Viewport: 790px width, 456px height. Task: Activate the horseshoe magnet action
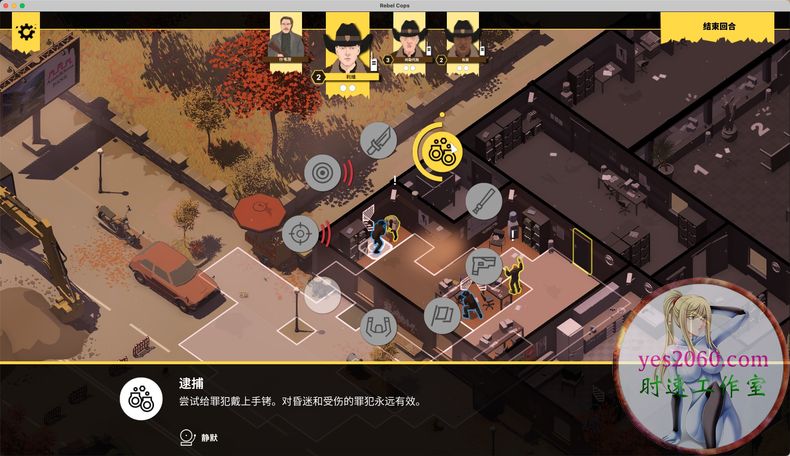coord(379,326)
